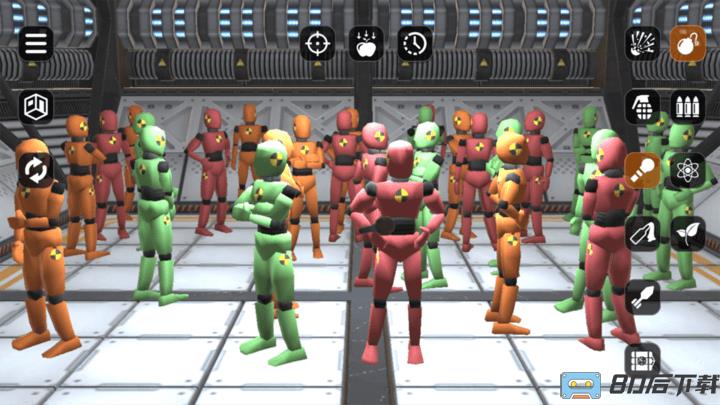Choose the atom nuclear weapon

point(688,170)
